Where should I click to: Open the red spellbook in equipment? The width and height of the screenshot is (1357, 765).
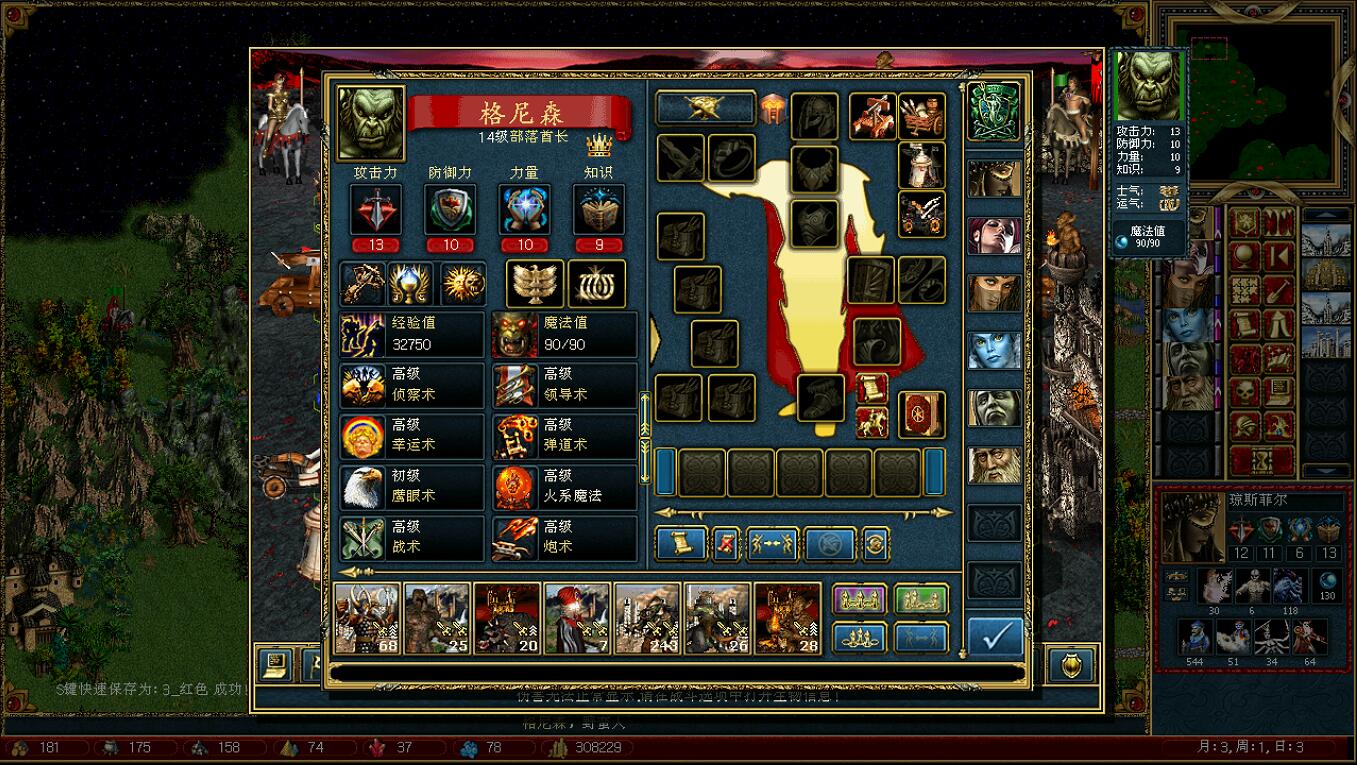[x=922, y=414]
